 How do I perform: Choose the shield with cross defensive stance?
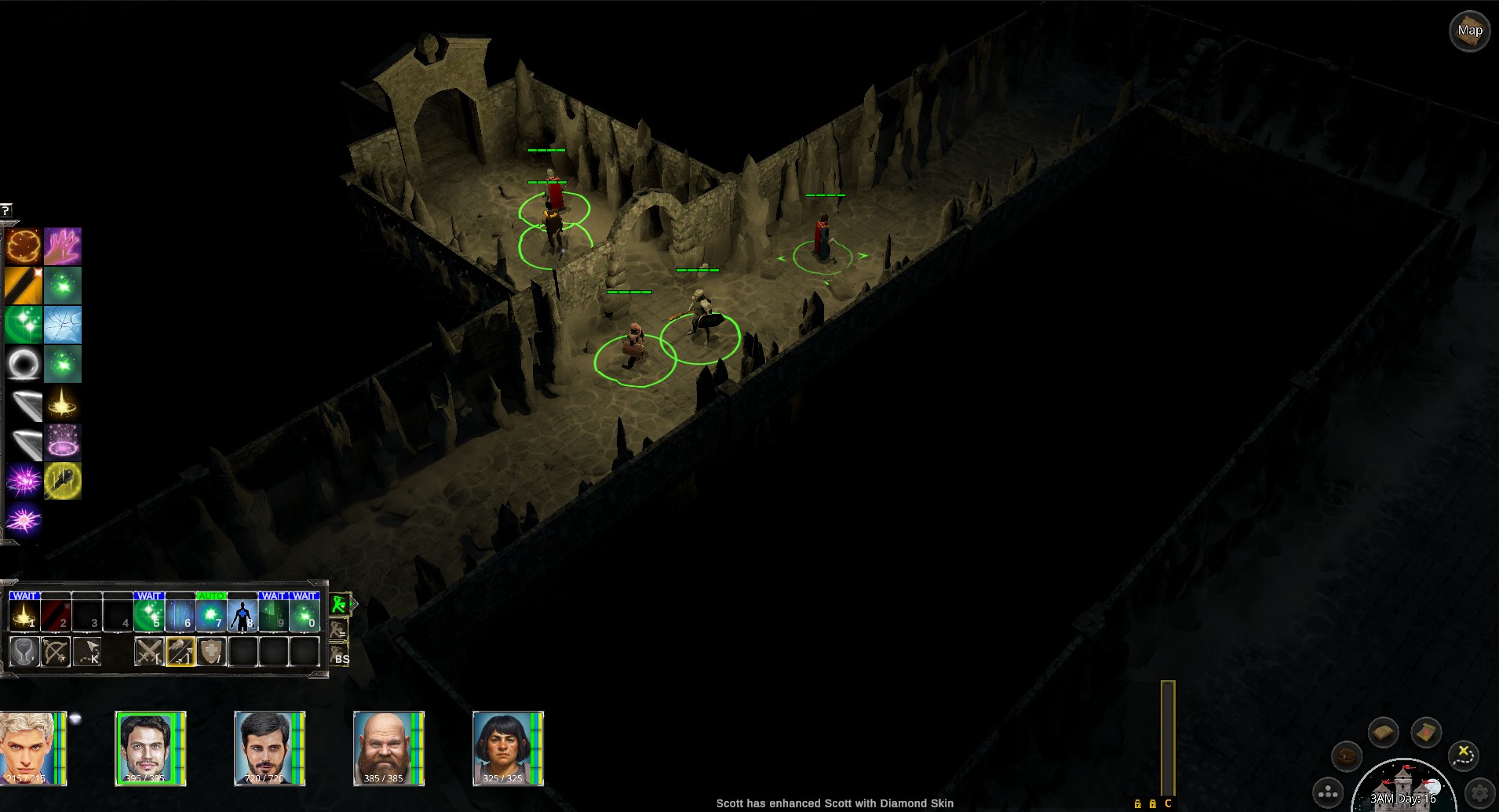[x=212, y=652]
